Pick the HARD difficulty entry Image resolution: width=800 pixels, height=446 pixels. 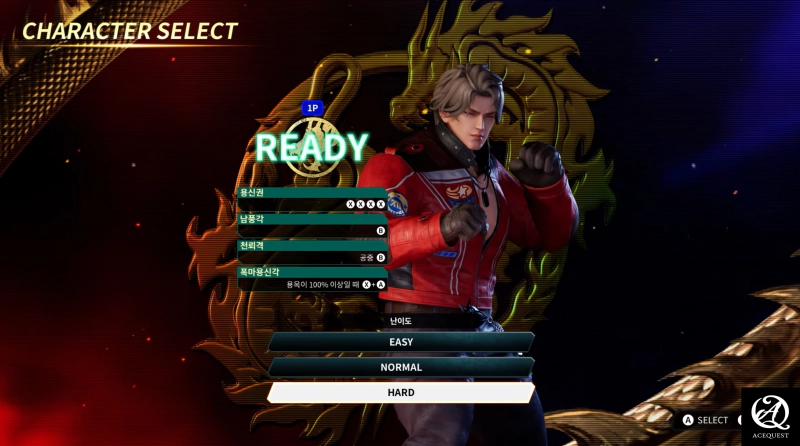[x=401, y=393]
